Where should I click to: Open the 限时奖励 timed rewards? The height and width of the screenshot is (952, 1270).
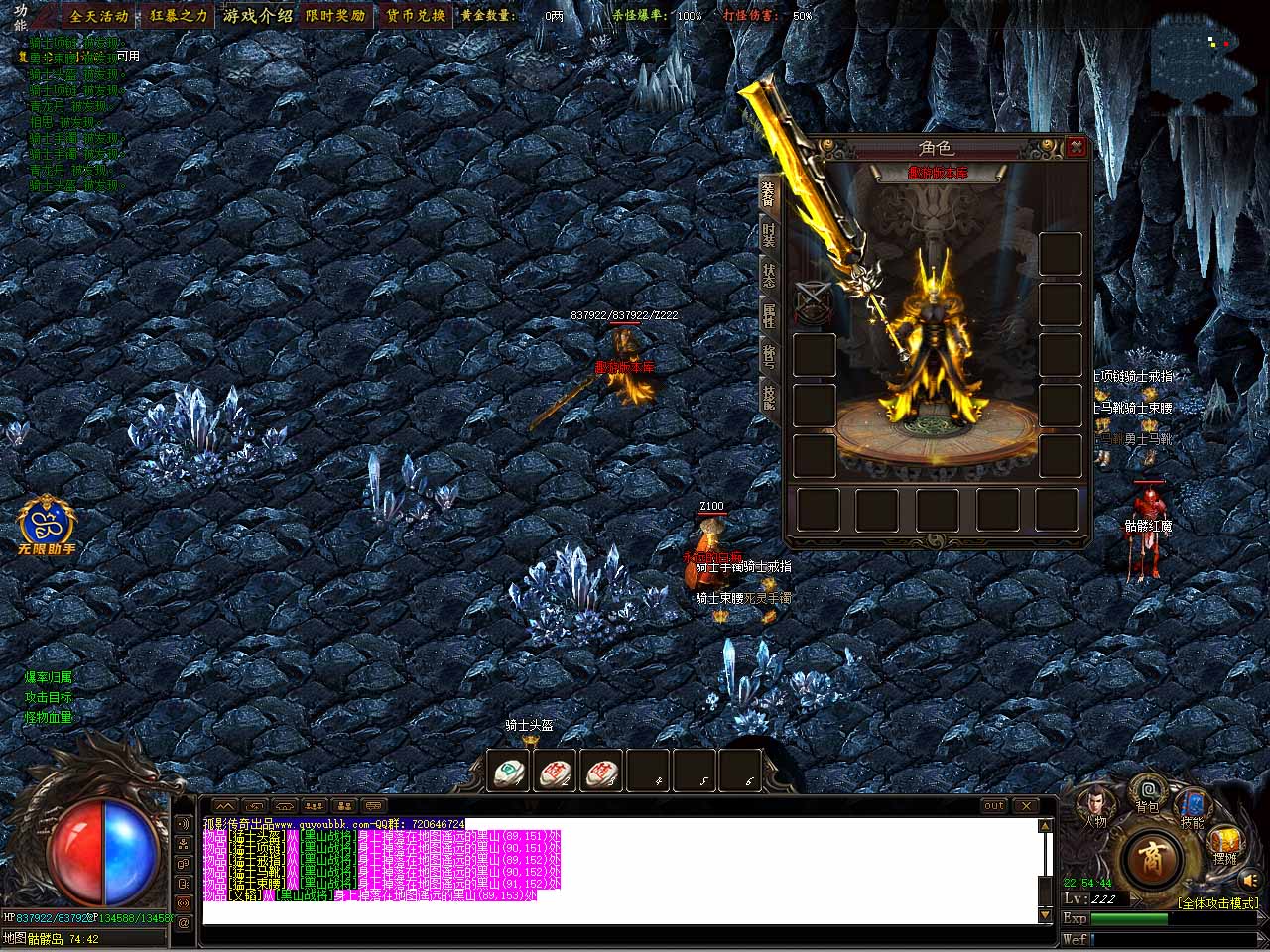[x=334, y=16]
